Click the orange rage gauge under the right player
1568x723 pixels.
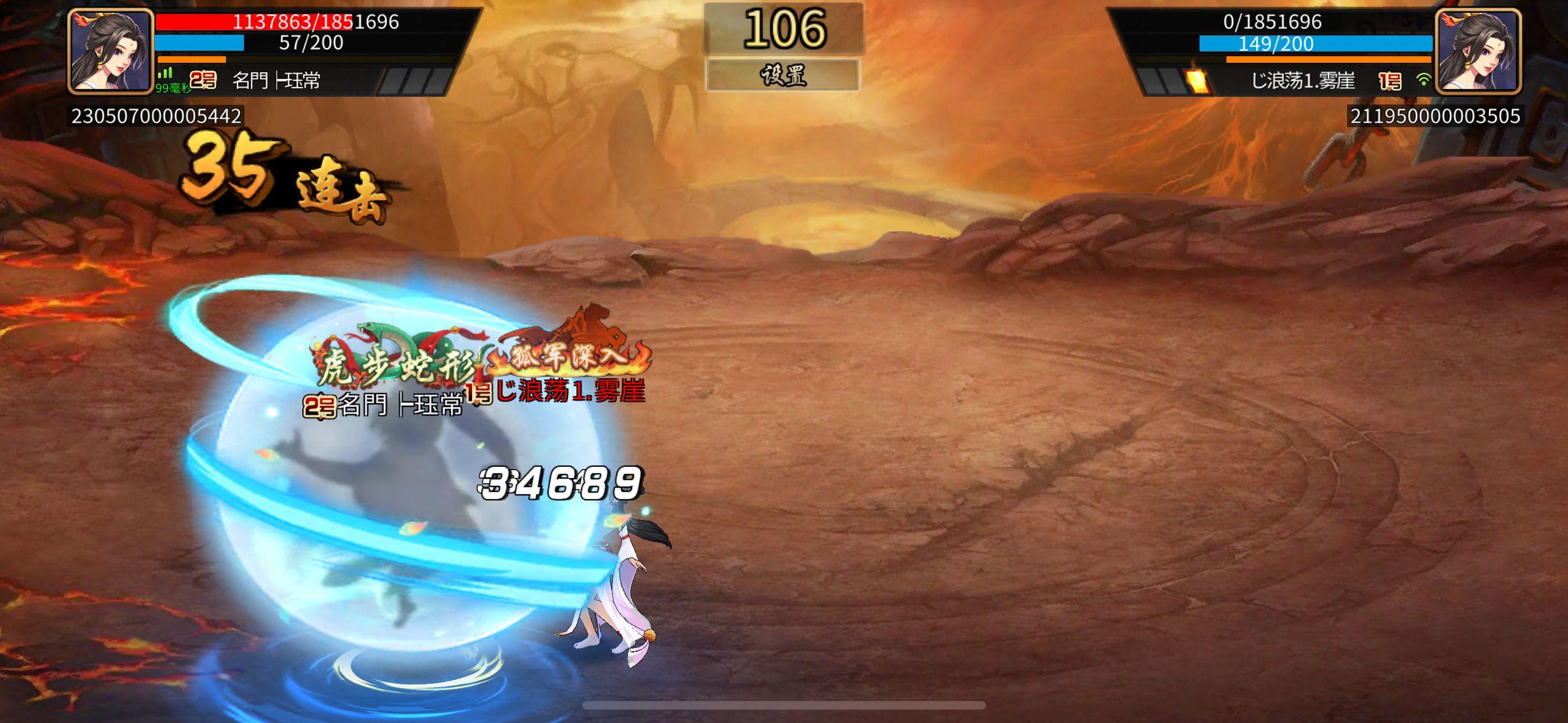coord(1333,62)
